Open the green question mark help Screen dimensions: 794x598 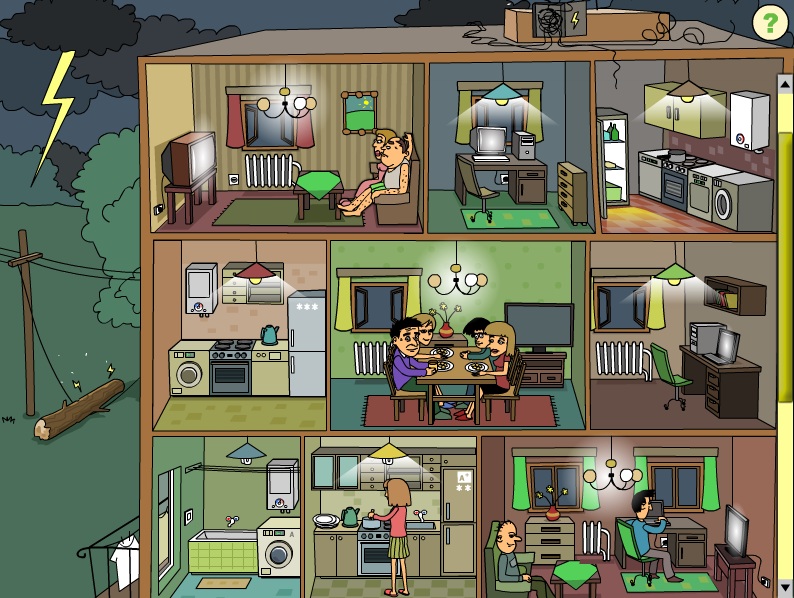768,21
